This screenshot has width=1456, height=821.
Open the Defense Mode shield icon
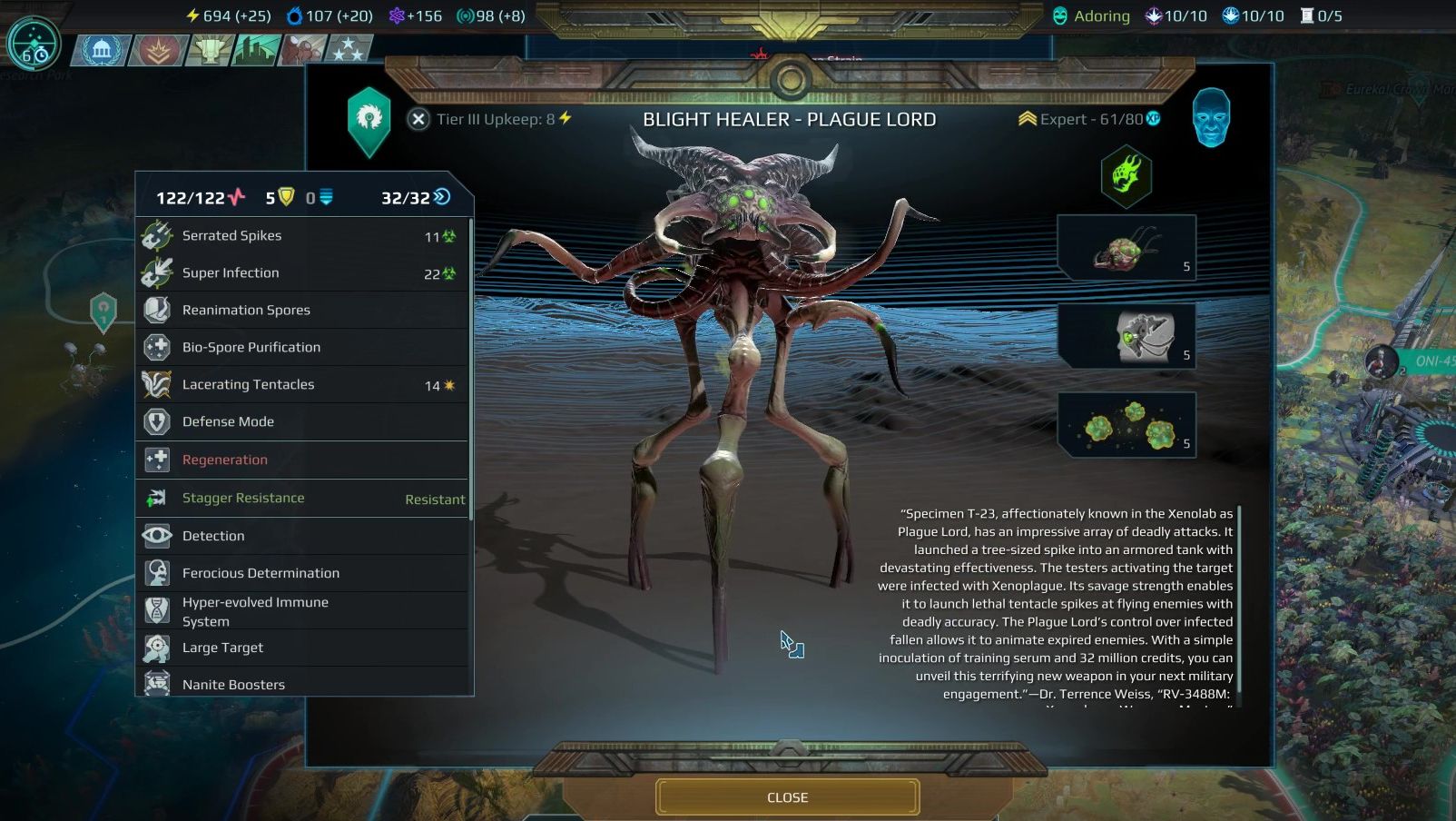156,421
